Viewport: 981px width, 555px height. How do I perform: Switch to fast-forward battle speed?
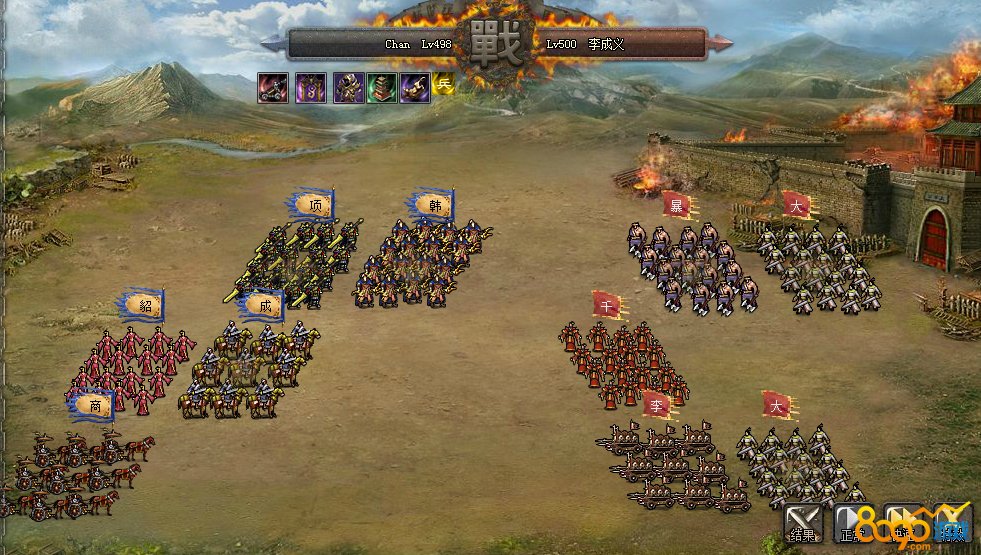[903, 520]
